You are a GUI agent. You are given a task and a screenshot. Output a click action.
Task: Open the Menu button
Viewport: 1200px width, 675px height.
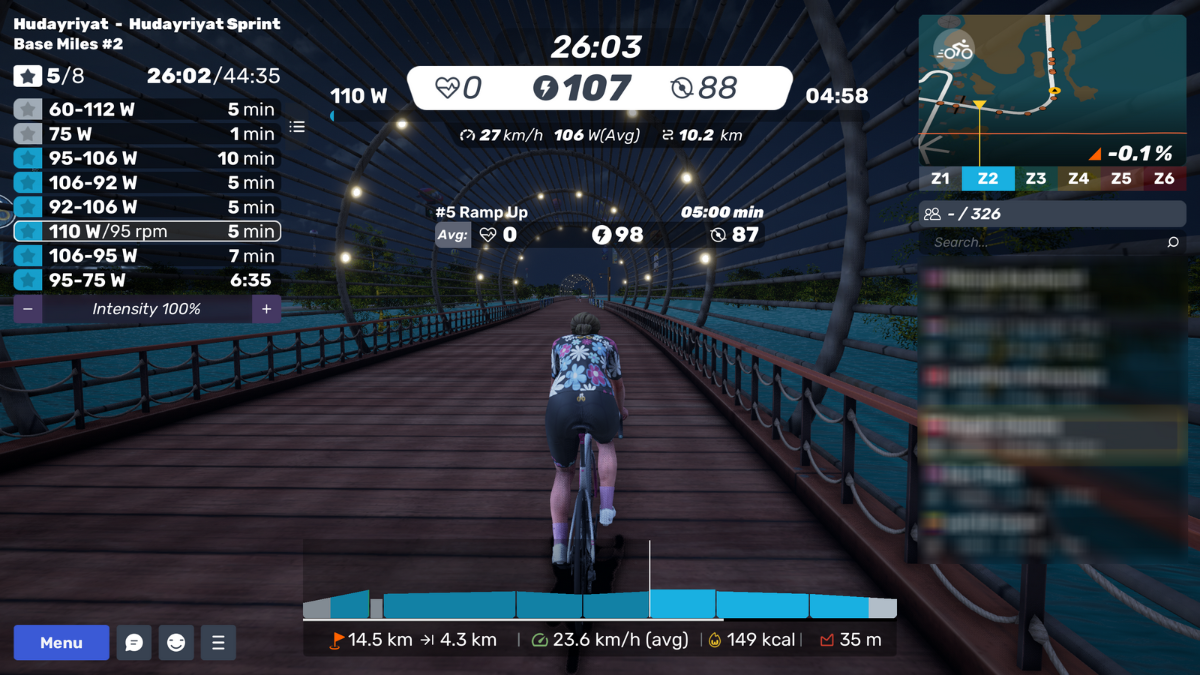click(61, 643)
